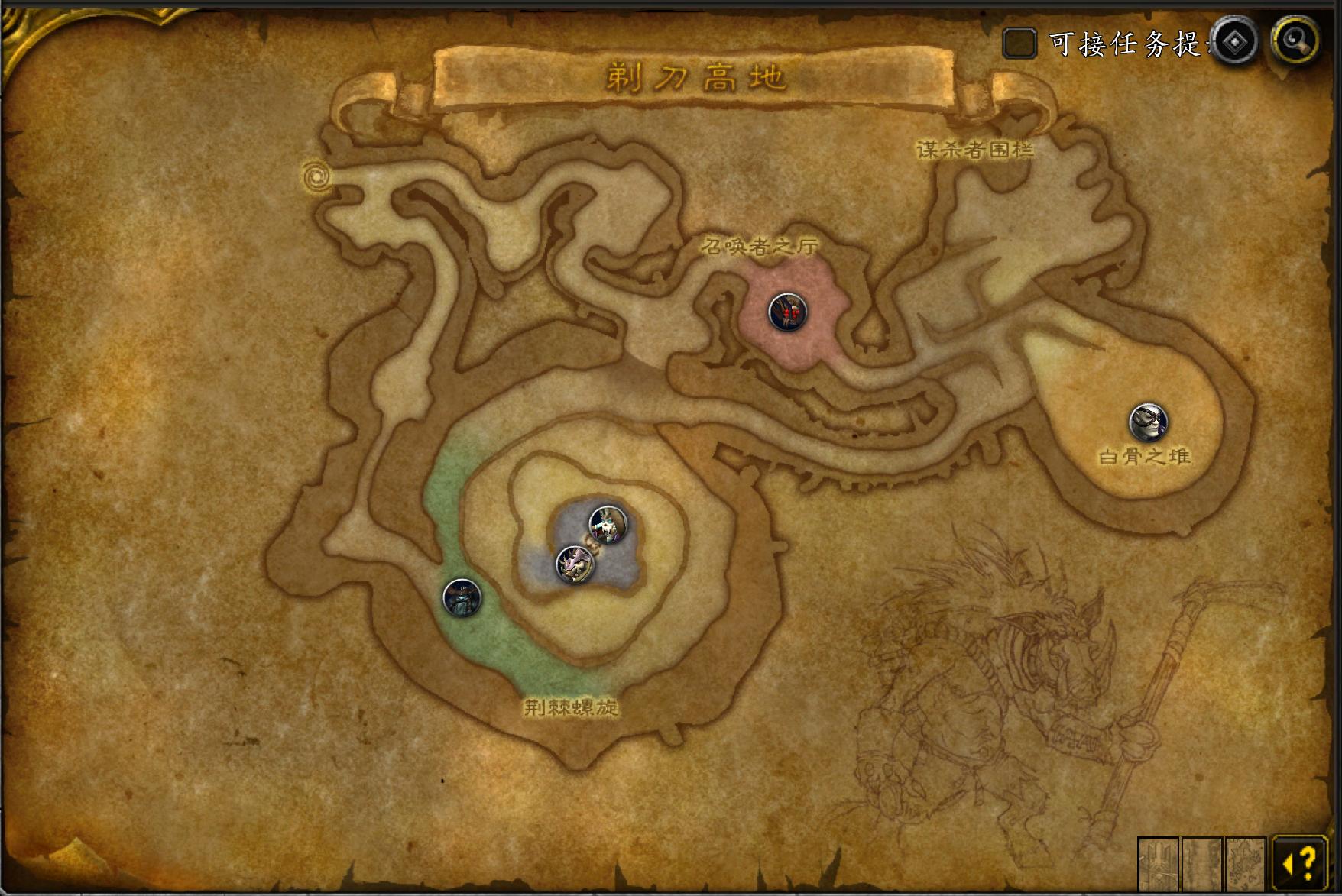Toggle the 可接任务提示 checkbox

coord(1019,43)
